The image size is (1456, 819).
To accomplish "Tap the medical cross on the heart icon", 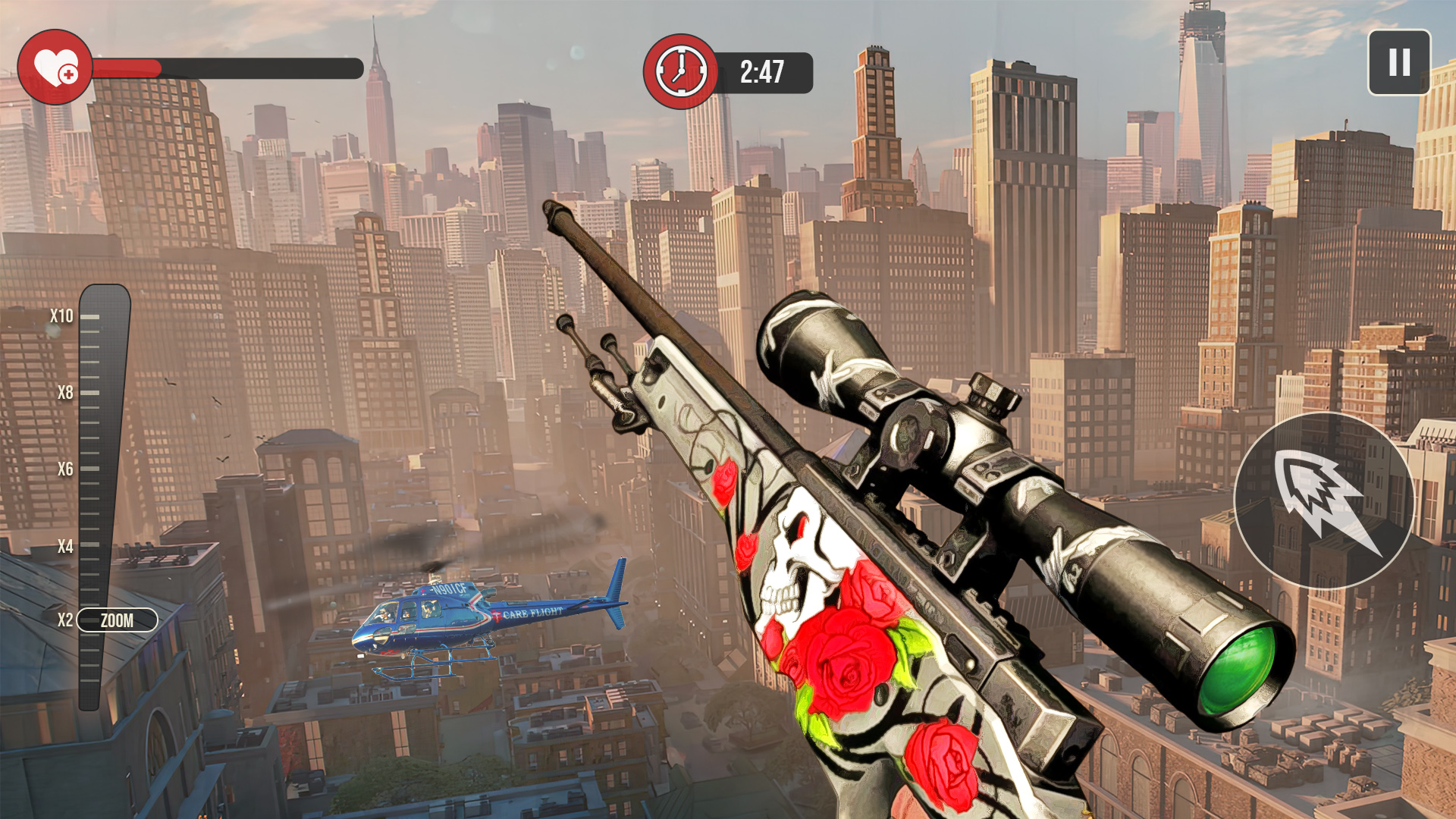I will [68, 75].
